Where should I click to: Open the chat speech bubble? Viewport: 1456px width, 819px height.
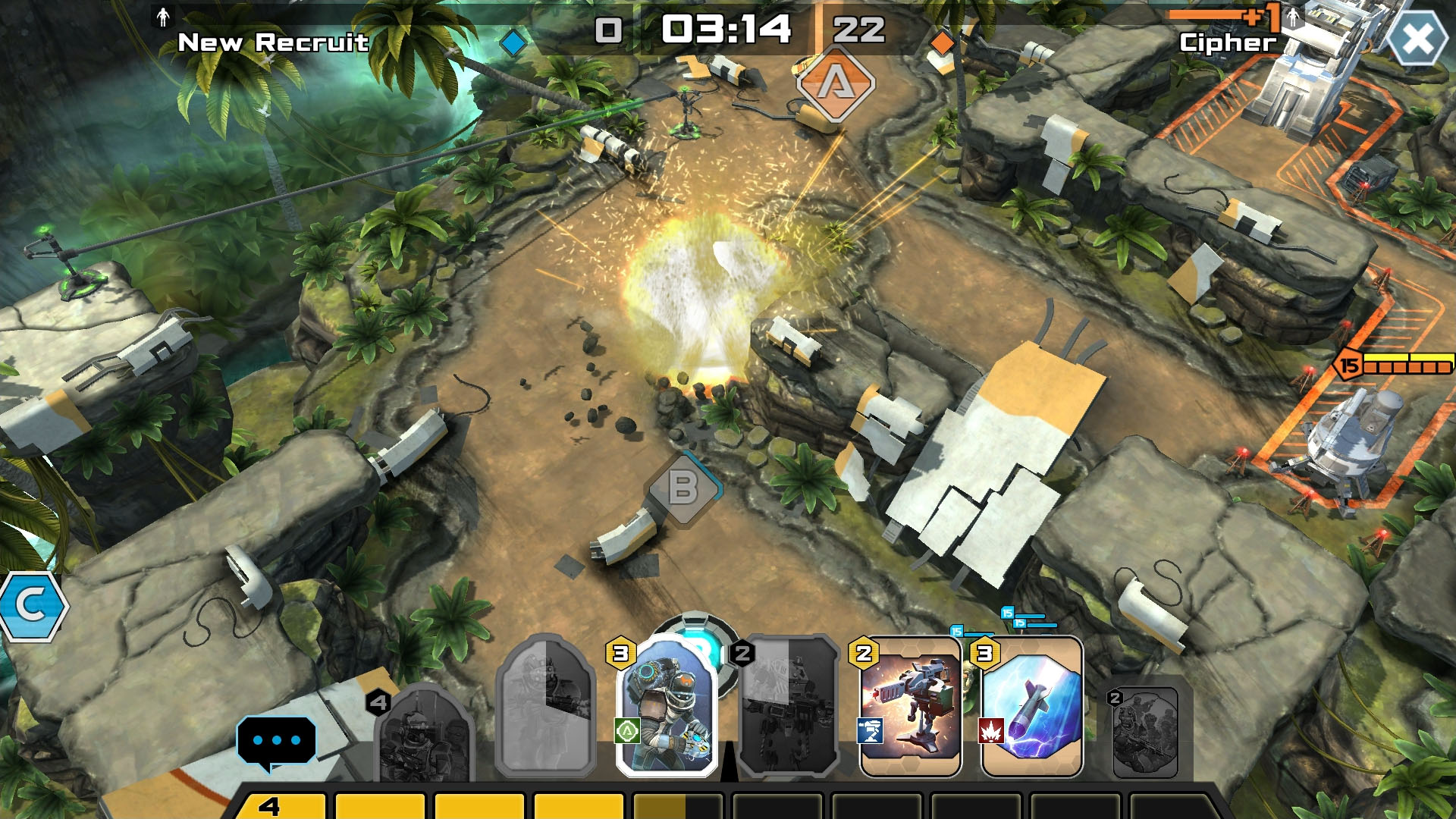(276, 740)
